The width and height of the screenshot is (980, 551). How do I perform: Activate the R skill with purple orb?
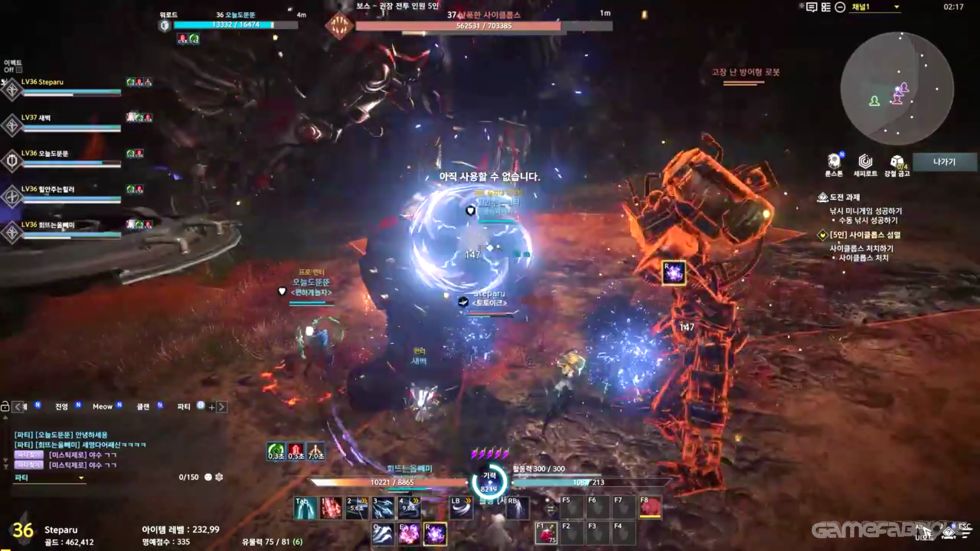(x=435, y=534)
